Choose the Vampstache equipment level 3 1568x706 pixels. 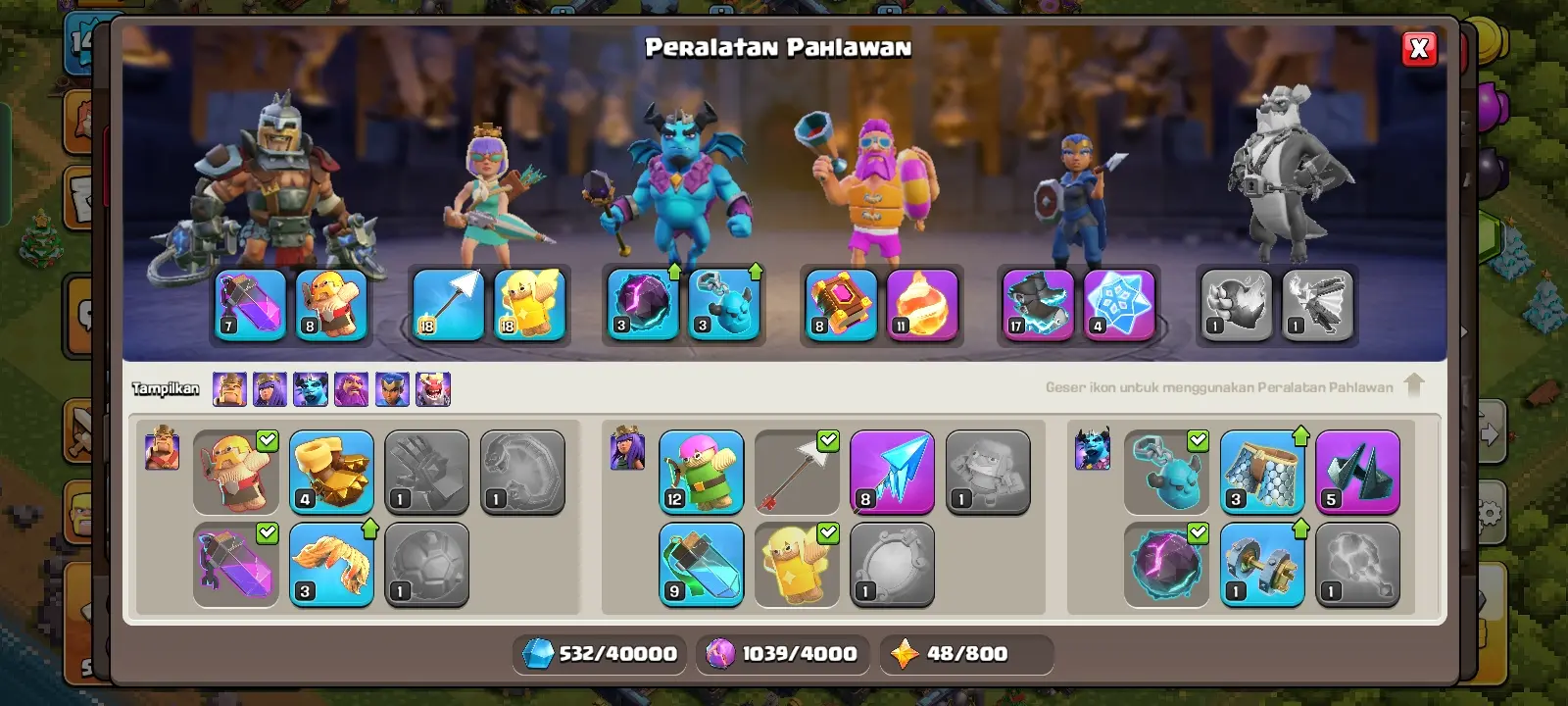(331, 564)
